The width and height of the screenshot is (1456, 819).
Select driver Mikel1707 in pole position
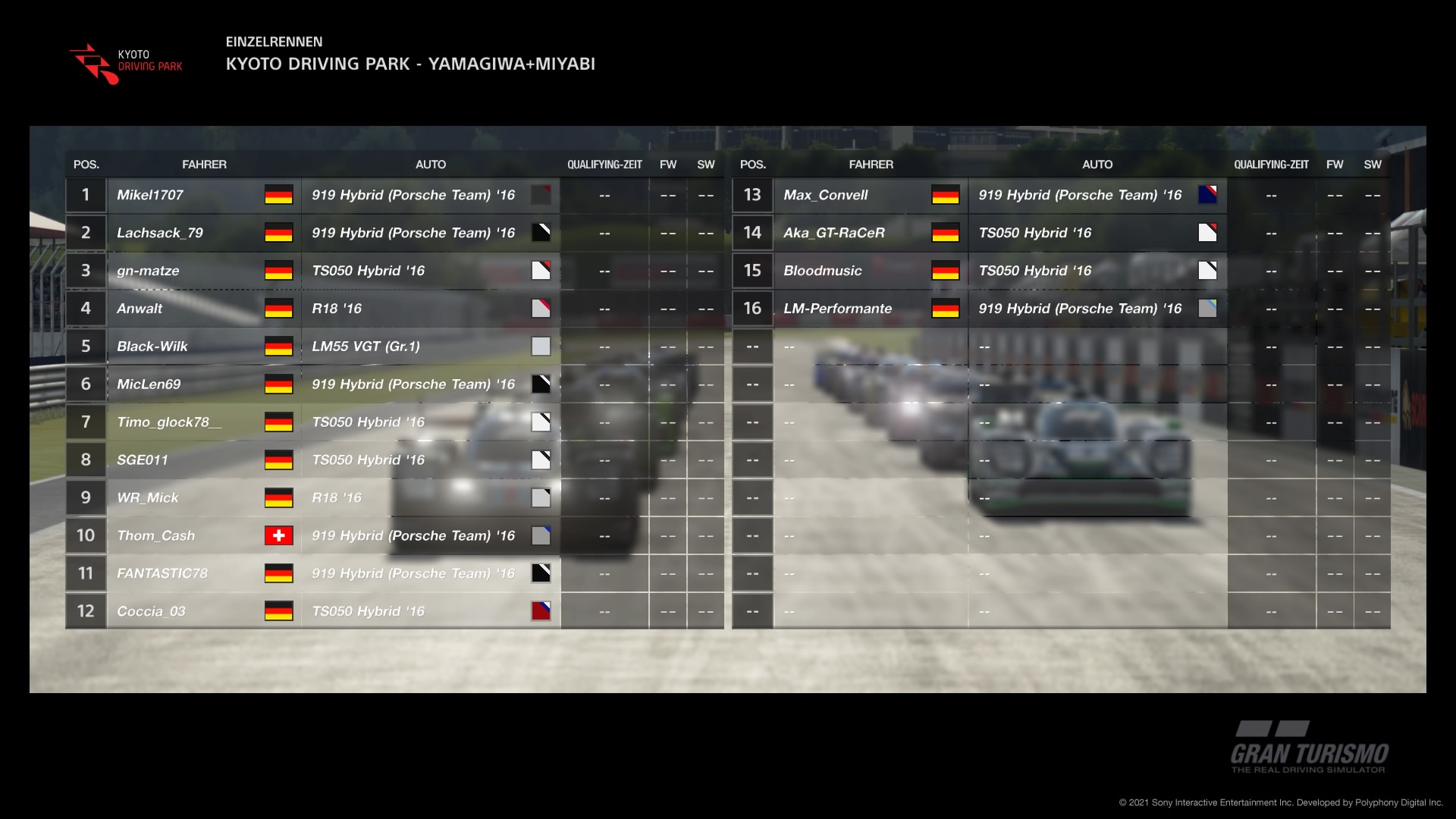[150, 195]
